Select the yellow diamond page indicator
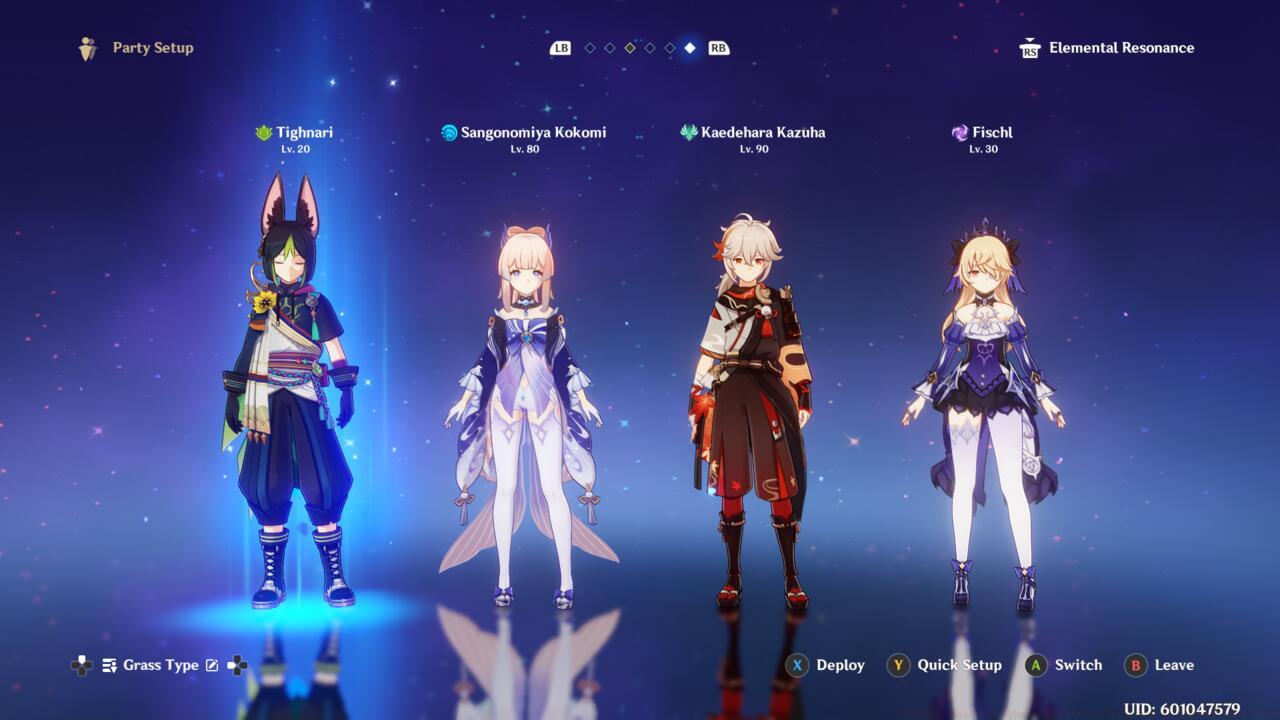Image resolution: width=1280 pixels, height=720 pixels. point(628,47)
